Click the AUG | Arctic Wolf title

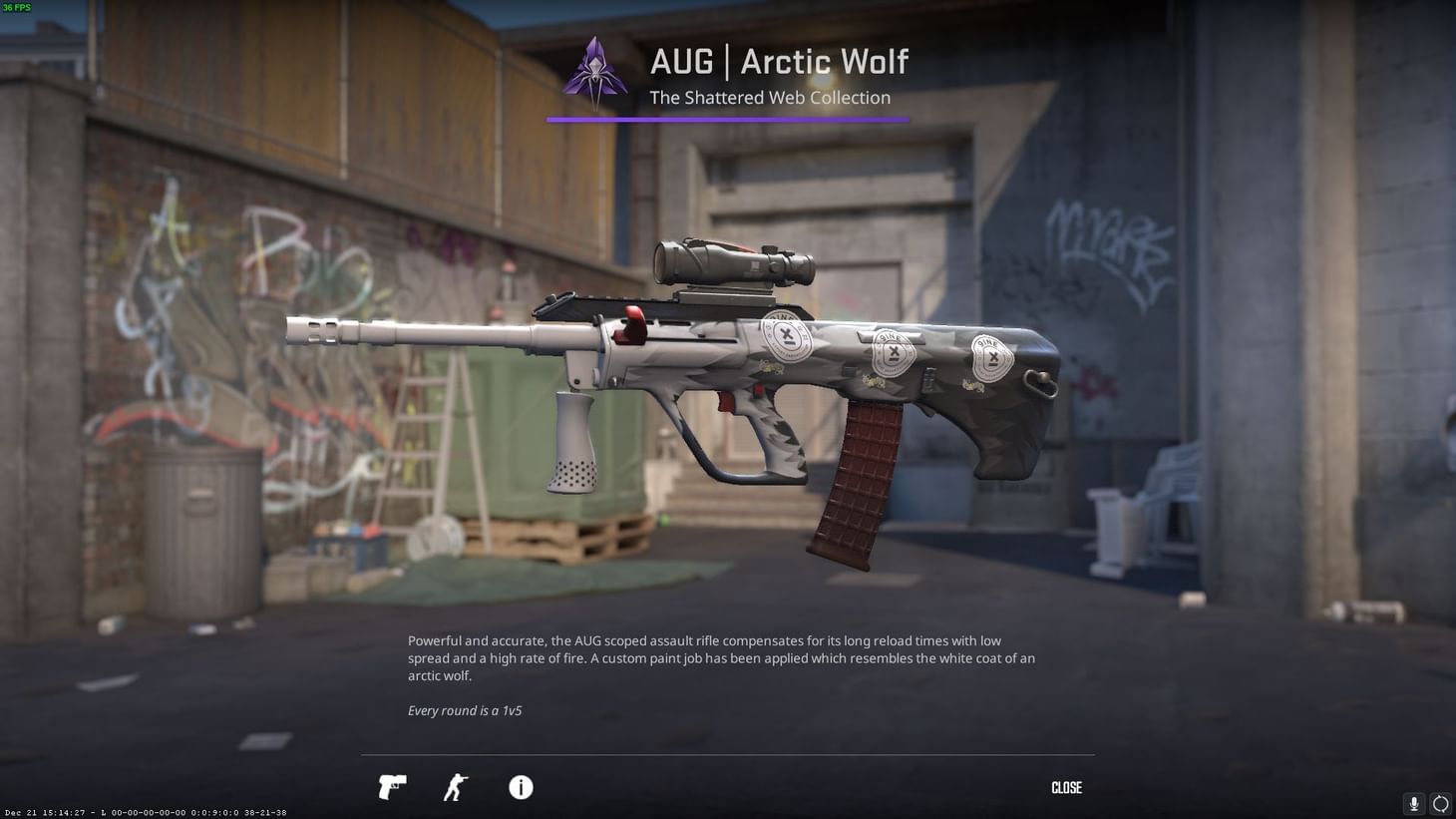point(779,61)
